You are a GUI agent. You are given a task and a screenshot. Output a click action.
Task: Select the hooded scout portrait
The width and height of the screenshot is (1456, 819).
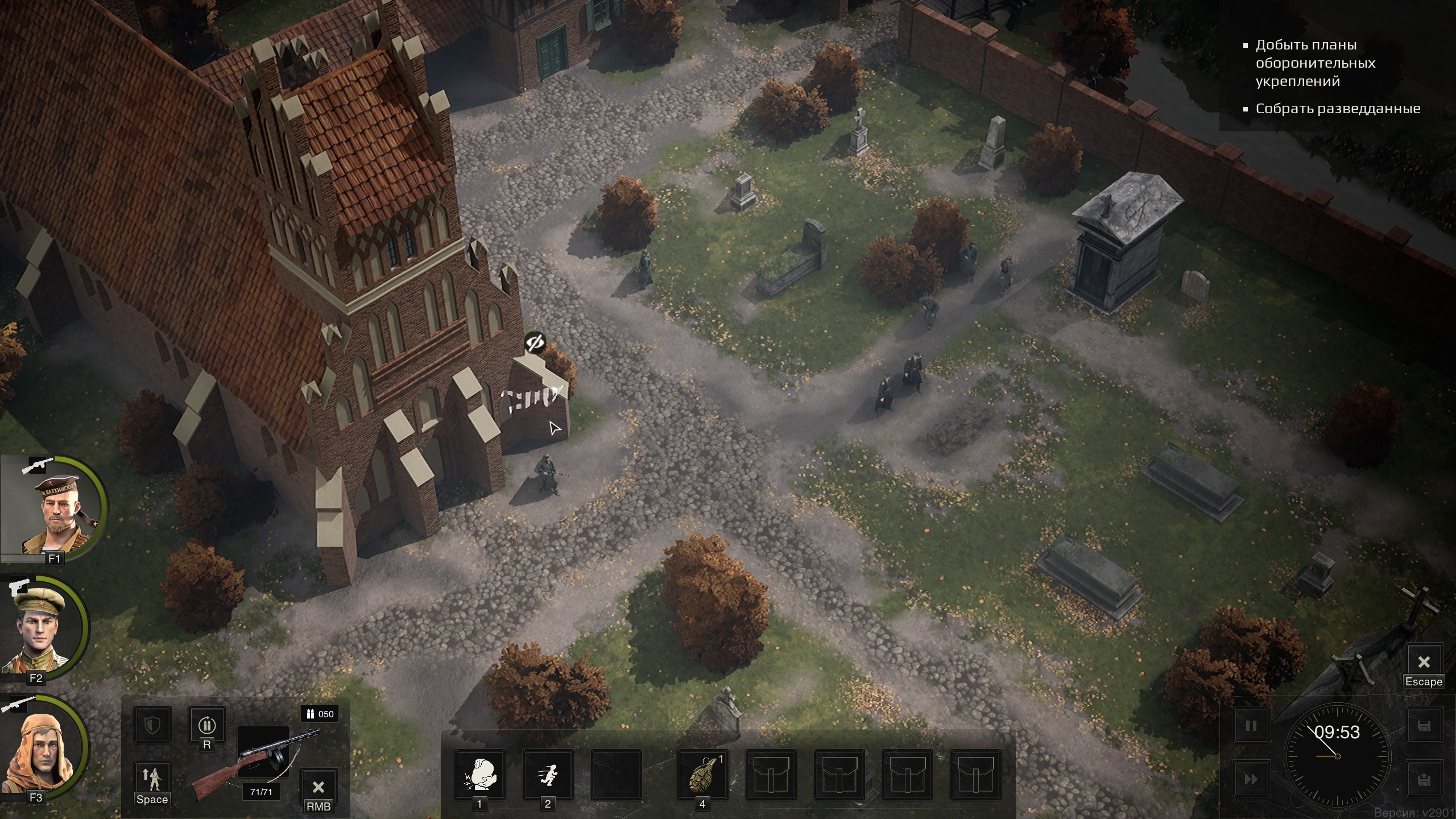tap(43, 748)
